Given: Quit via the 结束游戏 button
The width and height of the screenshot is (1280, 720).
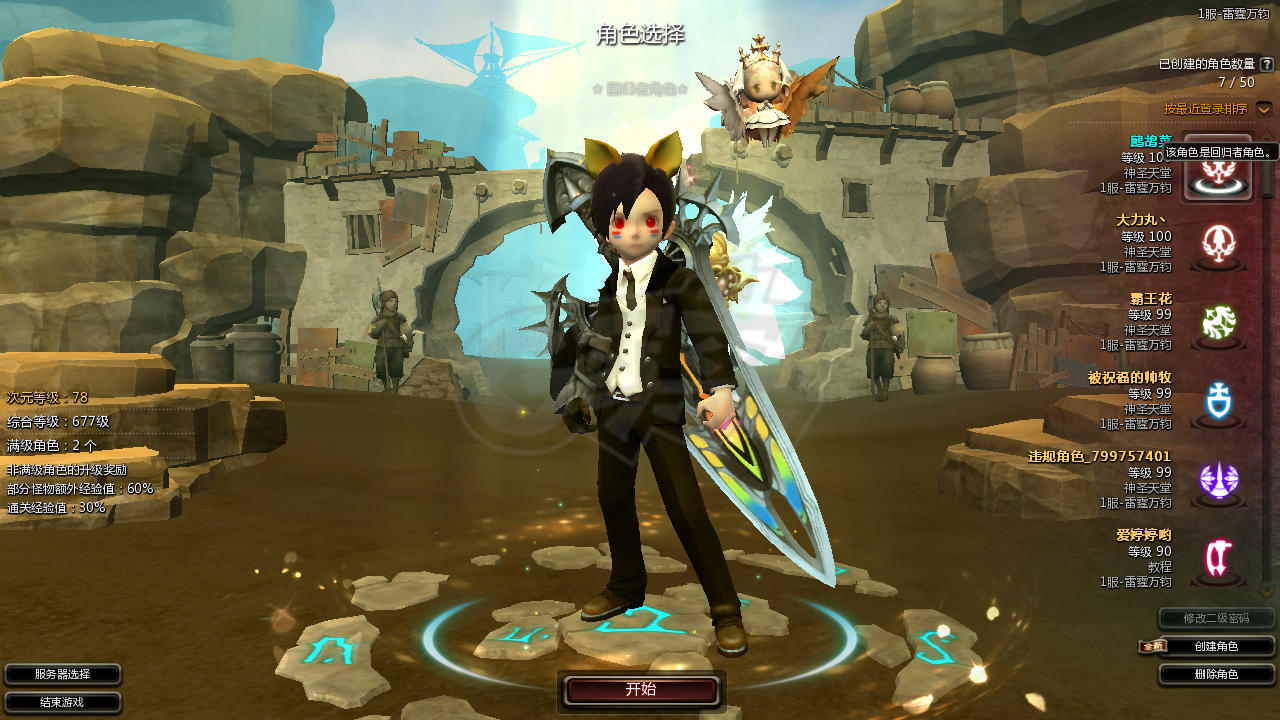Looking at the screenshot, I should click(x=62, y=702).
